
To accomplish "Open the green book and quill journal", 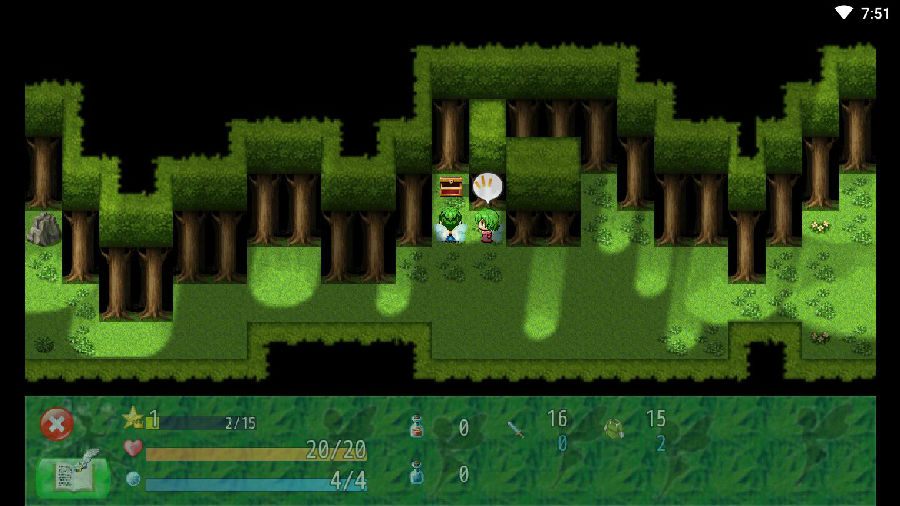I will pos(72,475).
